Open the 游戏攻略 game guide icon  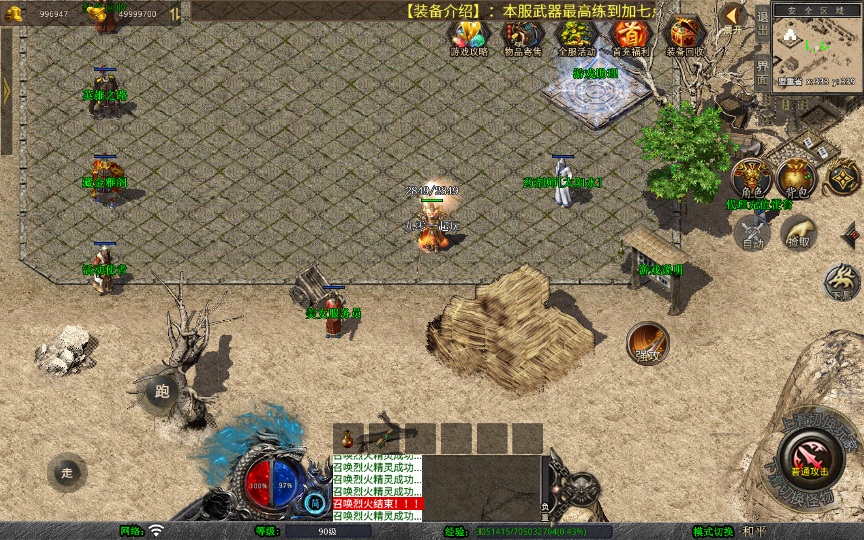468,37
